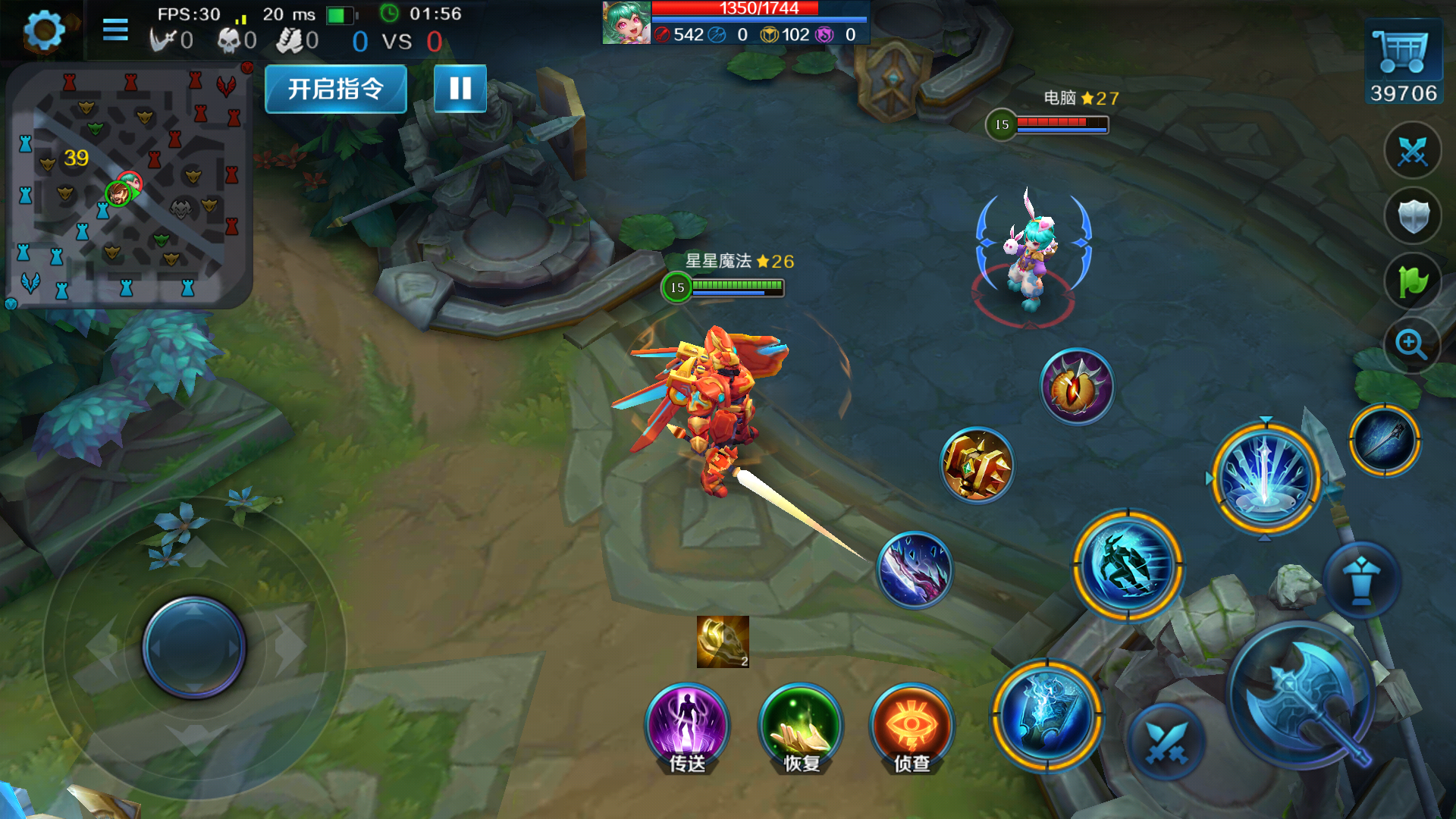Activate the golden gauntlet item skill
The width and height of the screenshot is (1456, 819).
pyautogui.click(x=977, y=466)
